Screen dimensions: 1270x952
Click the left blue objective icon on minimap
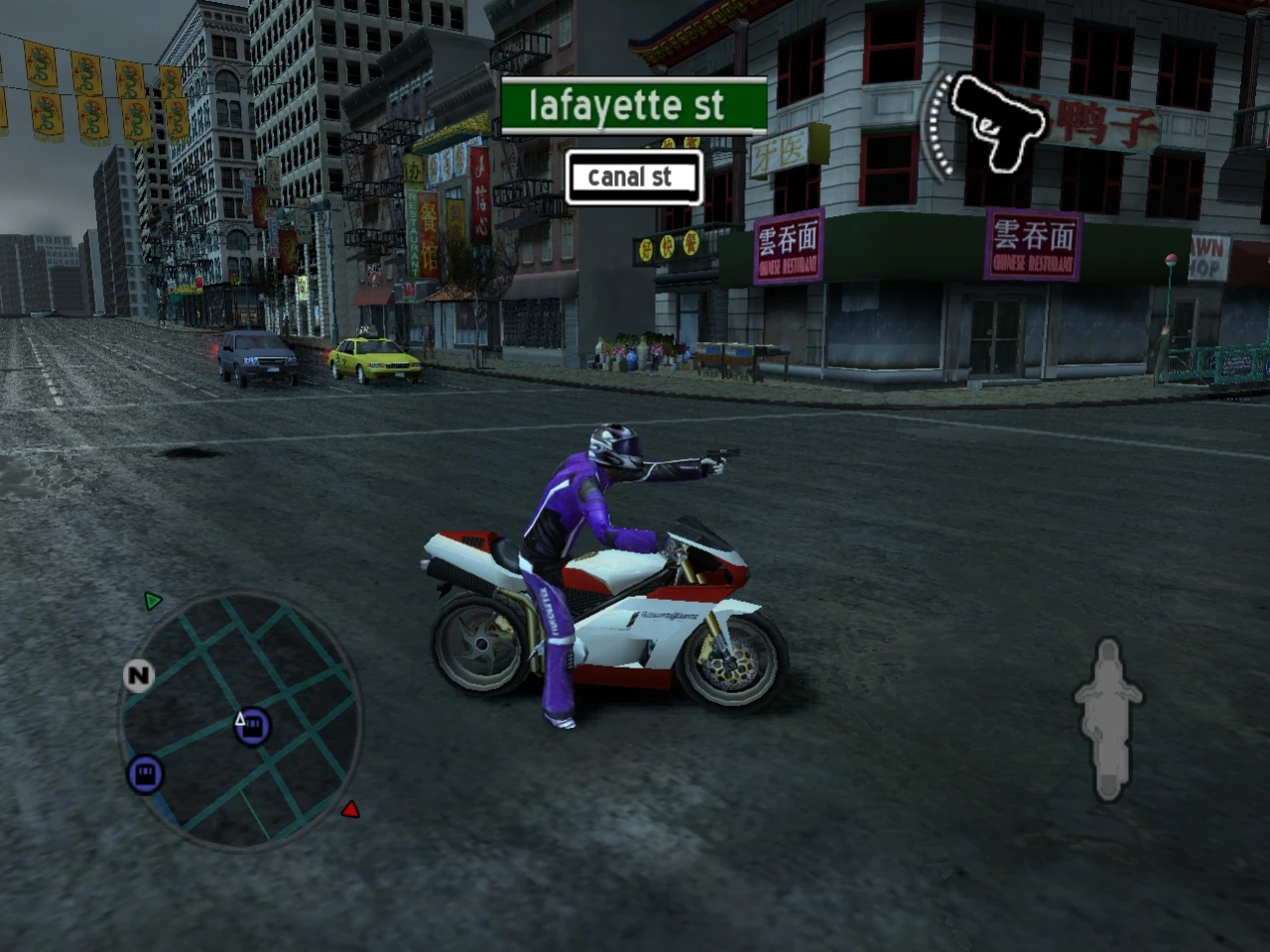144,773
